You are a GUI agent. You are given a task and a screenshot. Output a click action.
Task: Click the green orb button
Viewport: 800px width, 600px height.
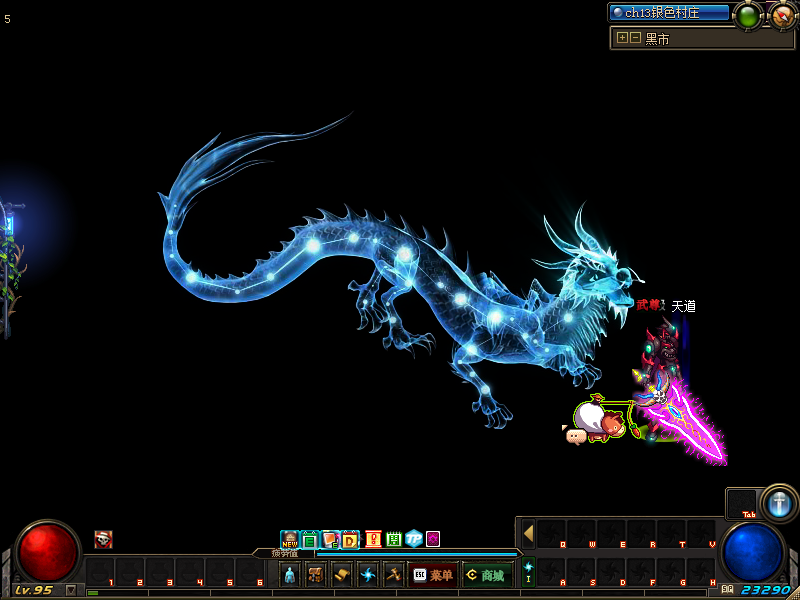point(748,15)
